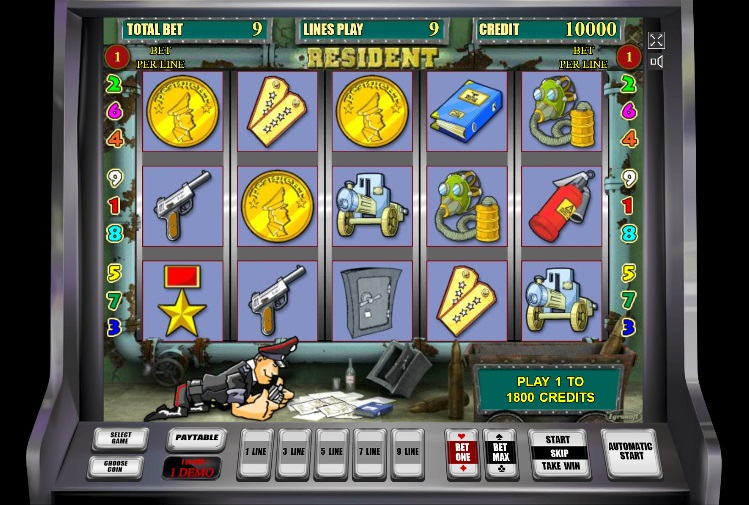
Task: Pick the 7 Line button
Action: pos(370,453)
